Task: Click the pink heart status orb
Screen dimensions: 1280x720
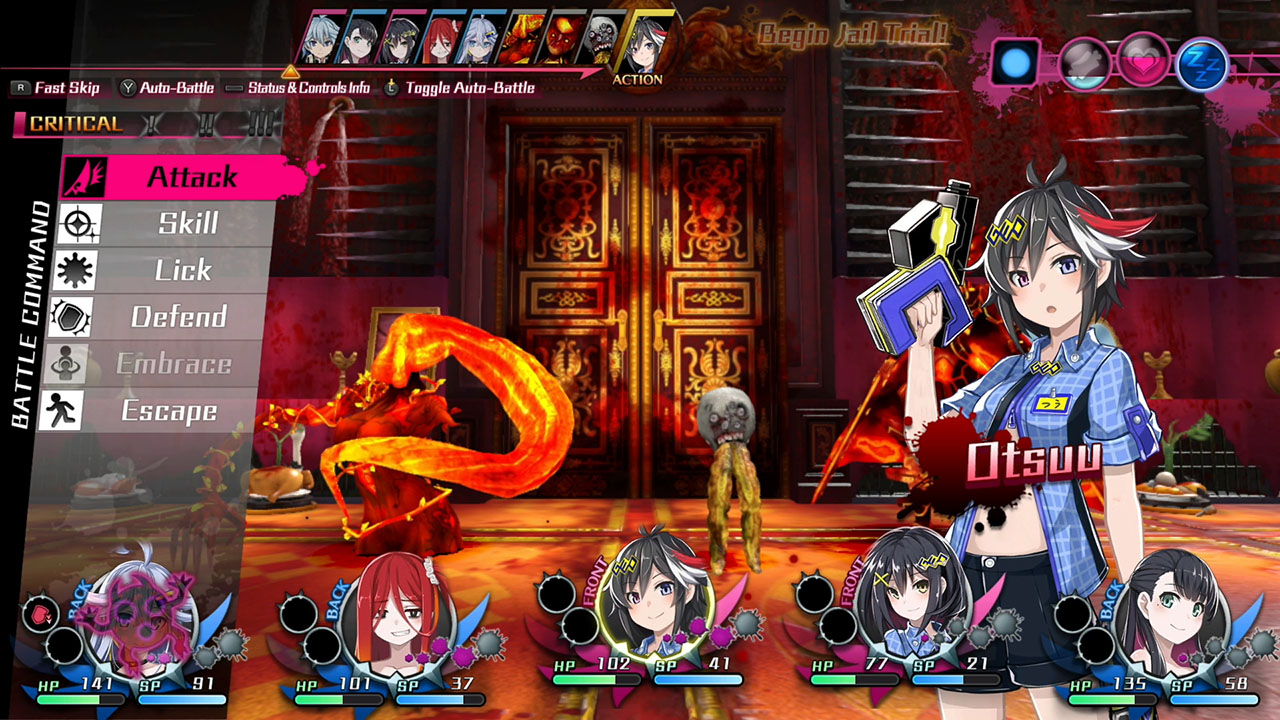Action: [x=1143, y=60]
